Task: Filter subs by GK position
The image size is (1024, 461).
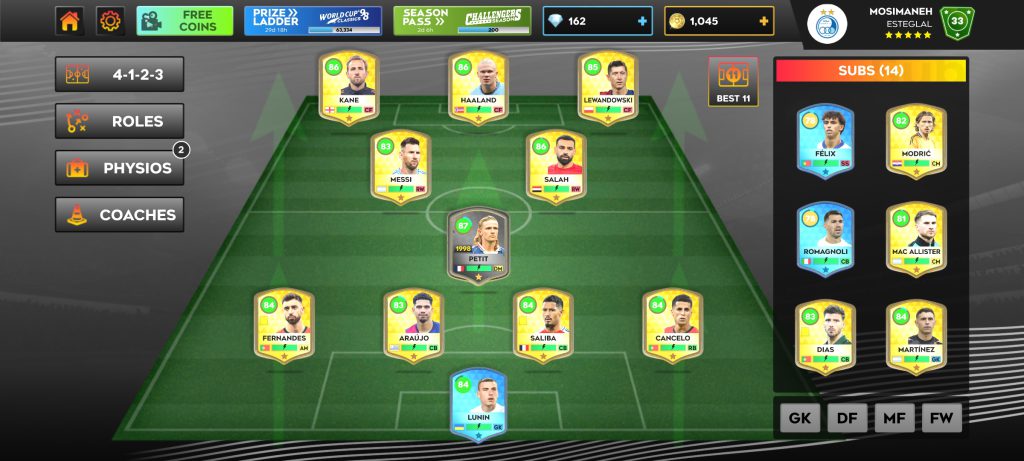Action: [x=800, y=419]
